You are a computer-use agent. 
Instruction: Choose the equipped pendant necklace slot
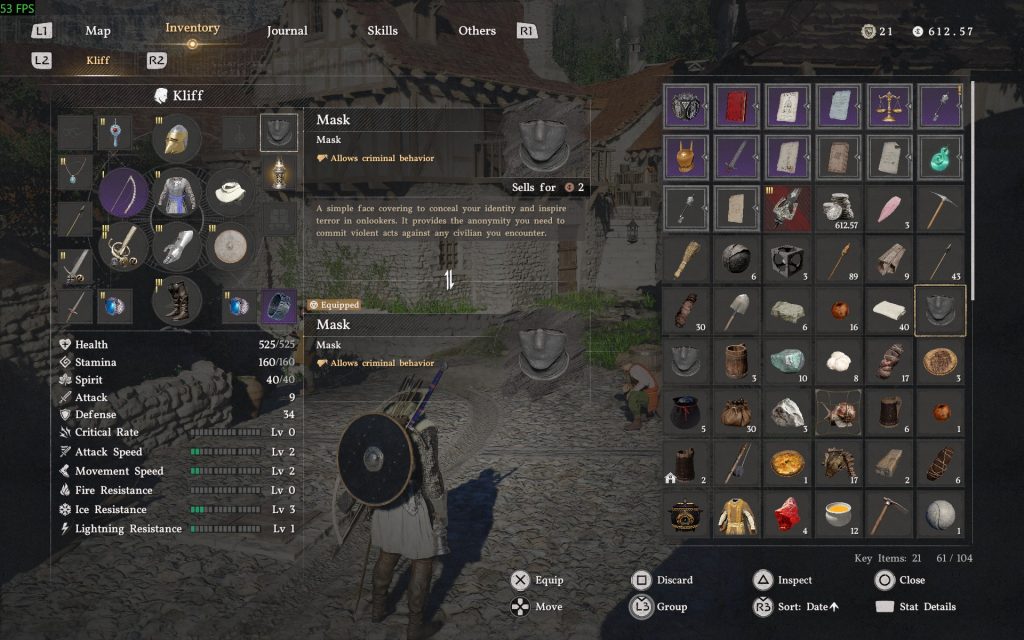[x=75, y=172]
